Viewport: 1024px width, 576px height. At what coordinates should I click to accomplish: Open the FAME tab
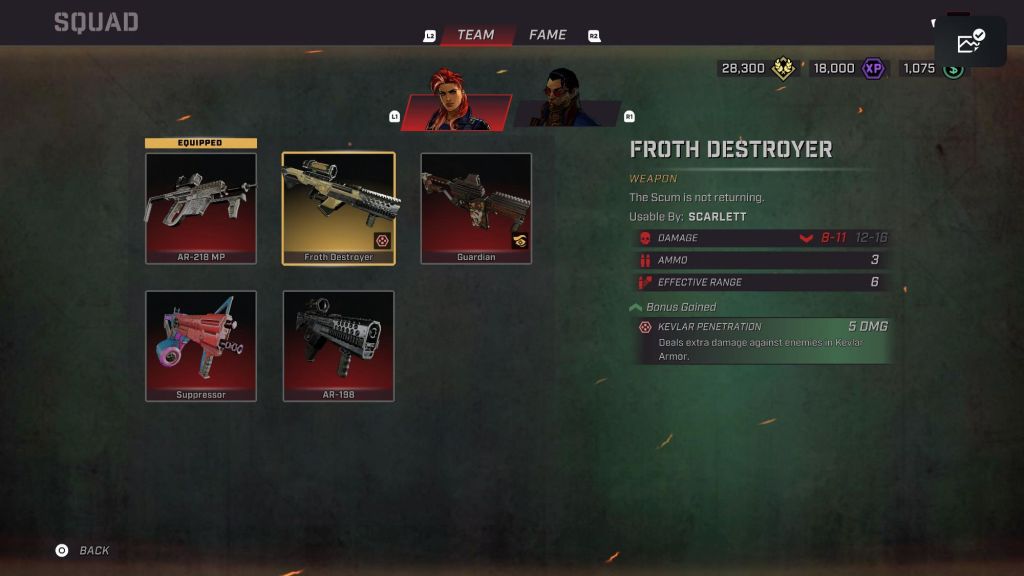(547, 35)
